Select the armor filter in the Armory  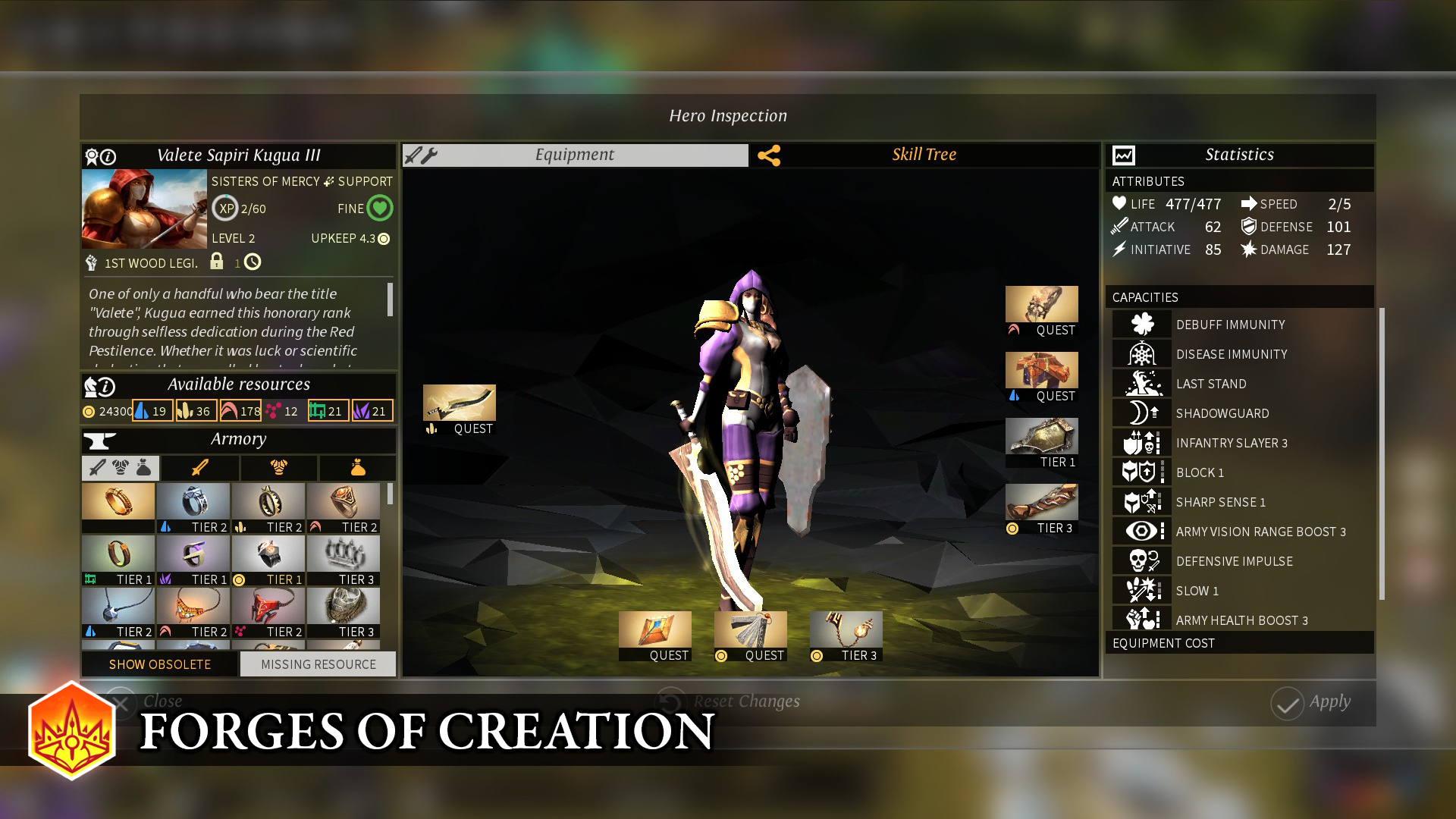coord(278,468)
